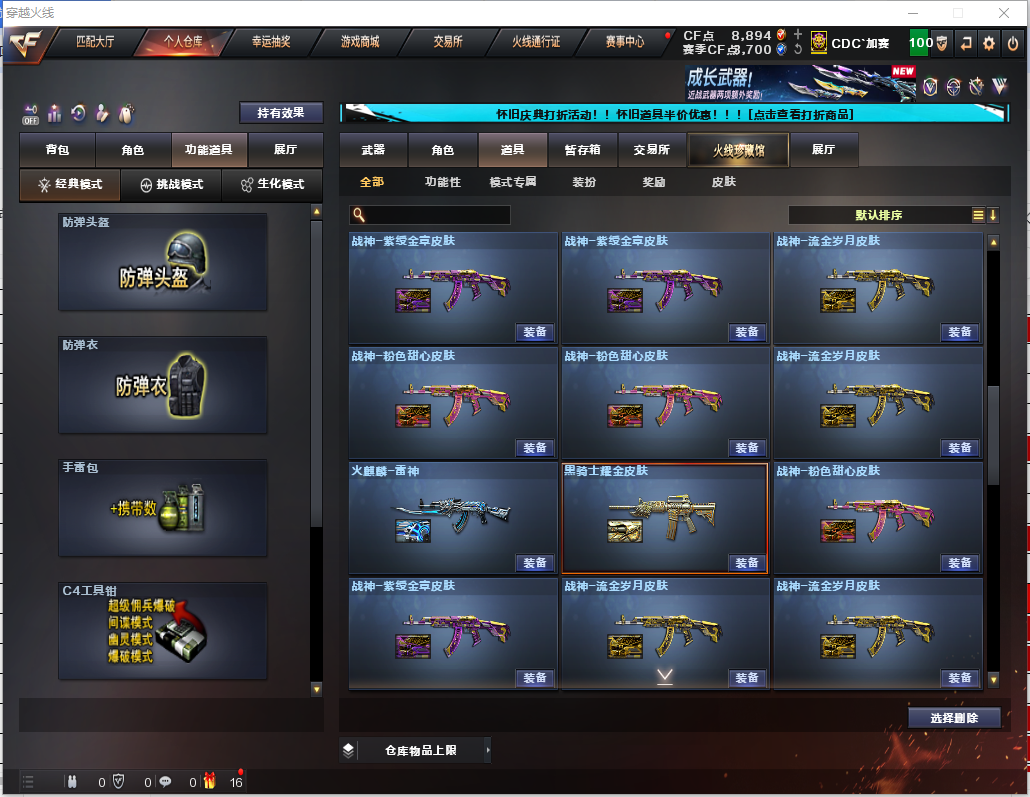Select the 生化模式 bio mode tab
Viewport: 1030px width, 797px height.
[272, 185]
